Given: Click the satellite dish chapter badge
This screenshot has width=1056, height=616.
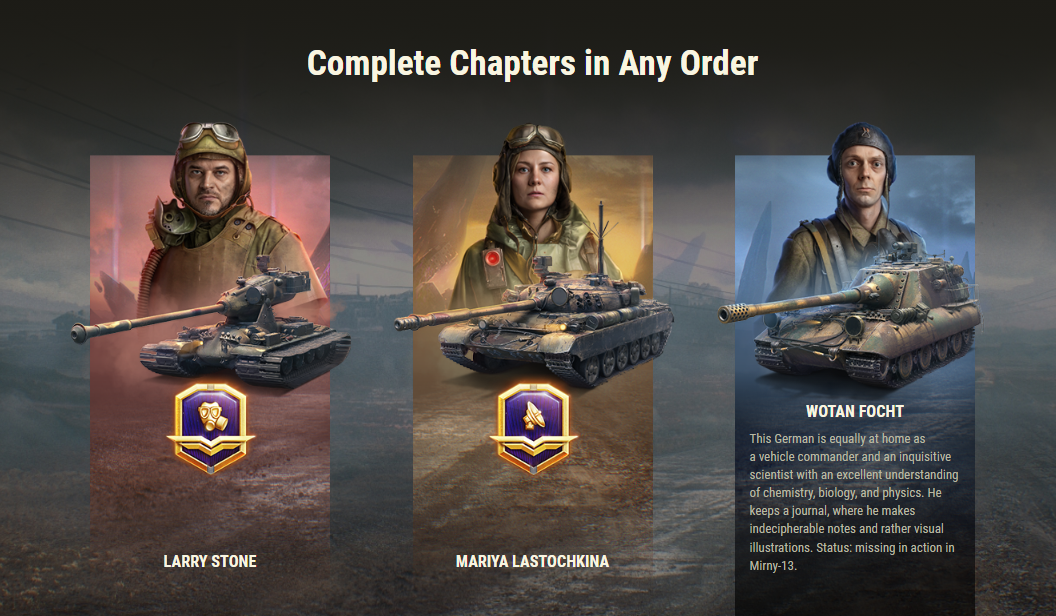Looking at the screenshot, I should [x=533, y=427].
